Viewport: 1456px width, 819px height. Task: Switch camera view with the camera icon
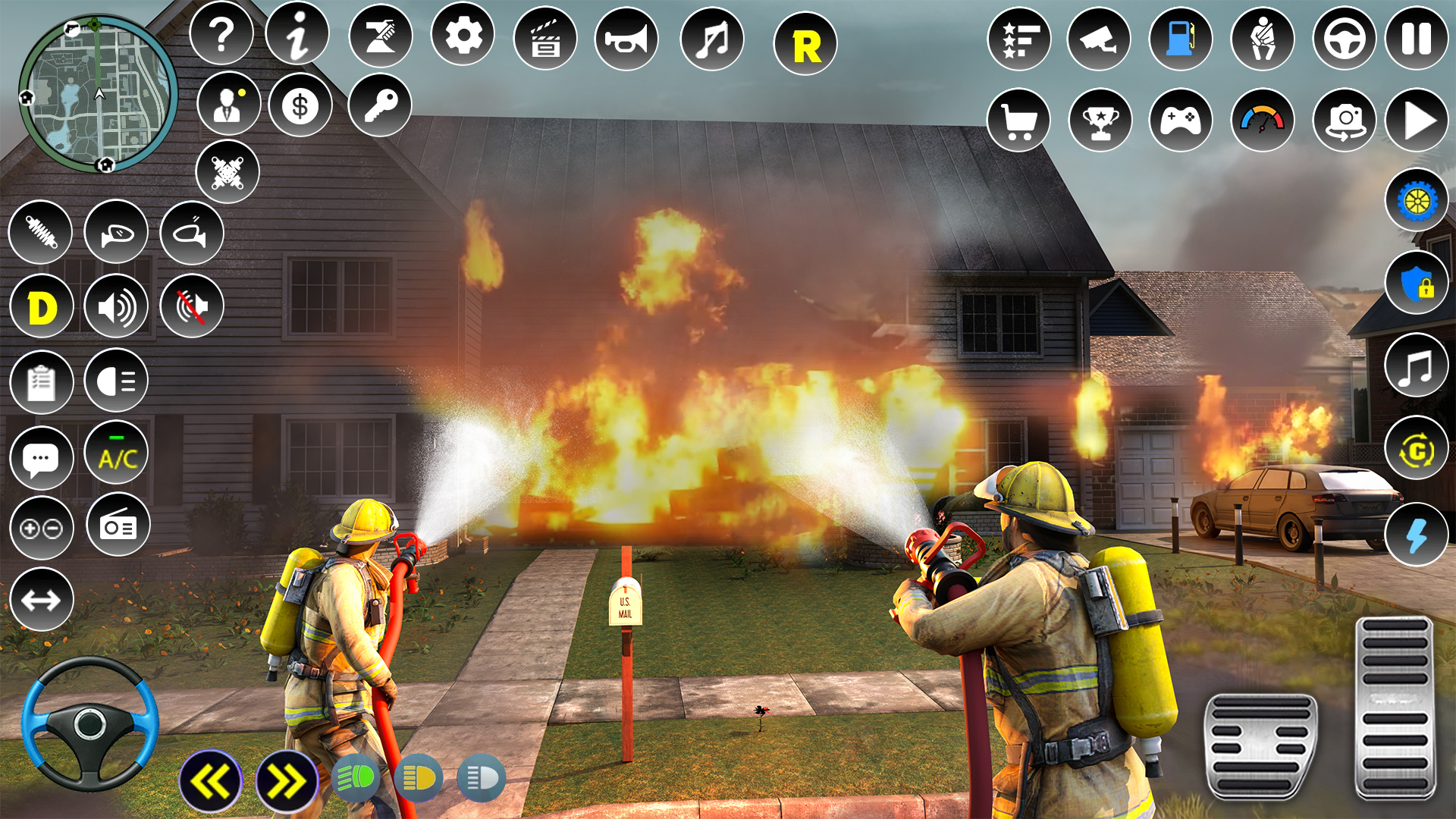(x=1345, y=120)
